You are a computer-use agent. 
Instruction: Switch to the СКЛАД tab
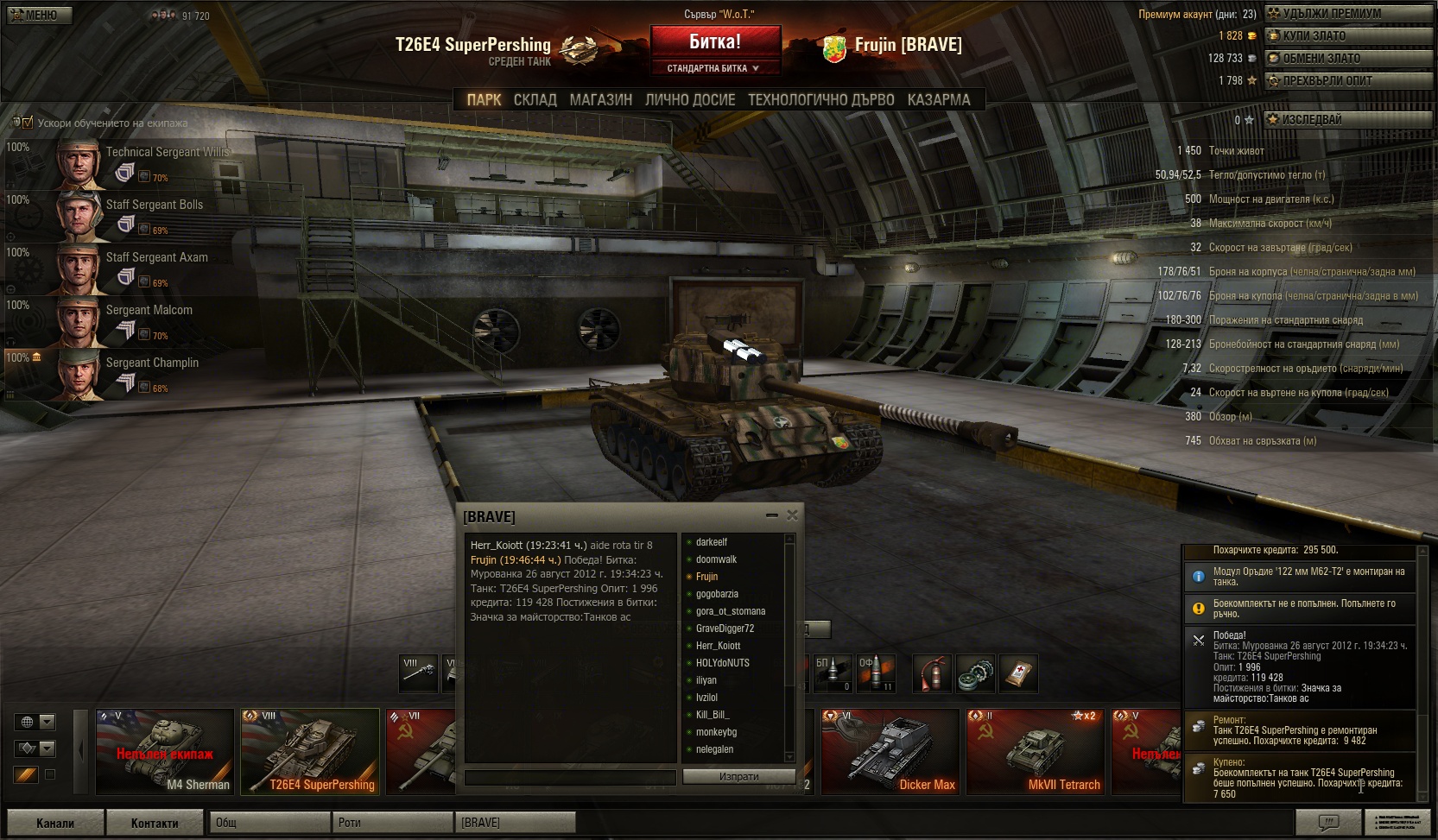pos(535,100)
